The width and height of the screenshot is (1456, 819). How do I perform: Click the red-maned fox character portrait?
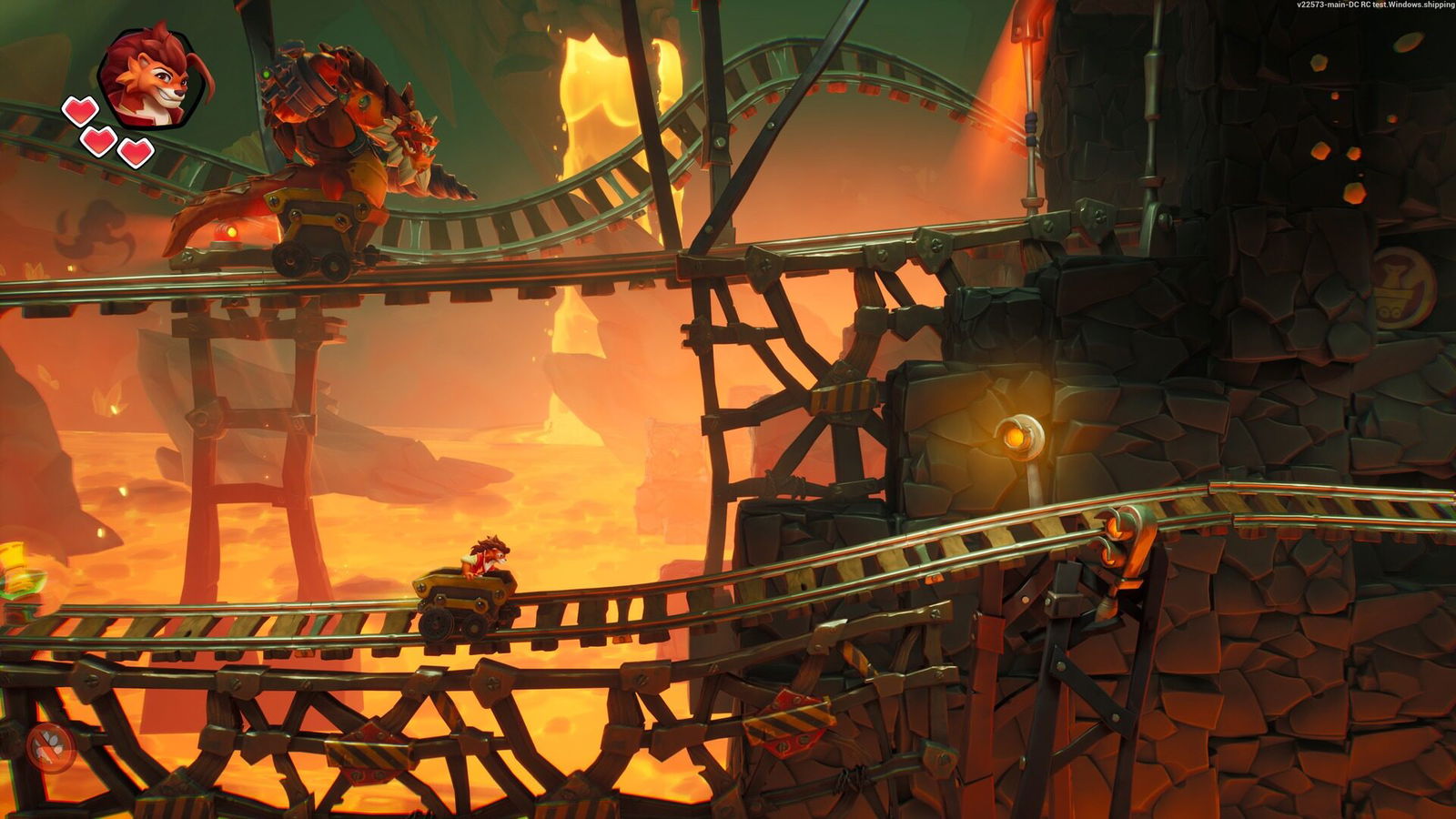click(153, 76)
